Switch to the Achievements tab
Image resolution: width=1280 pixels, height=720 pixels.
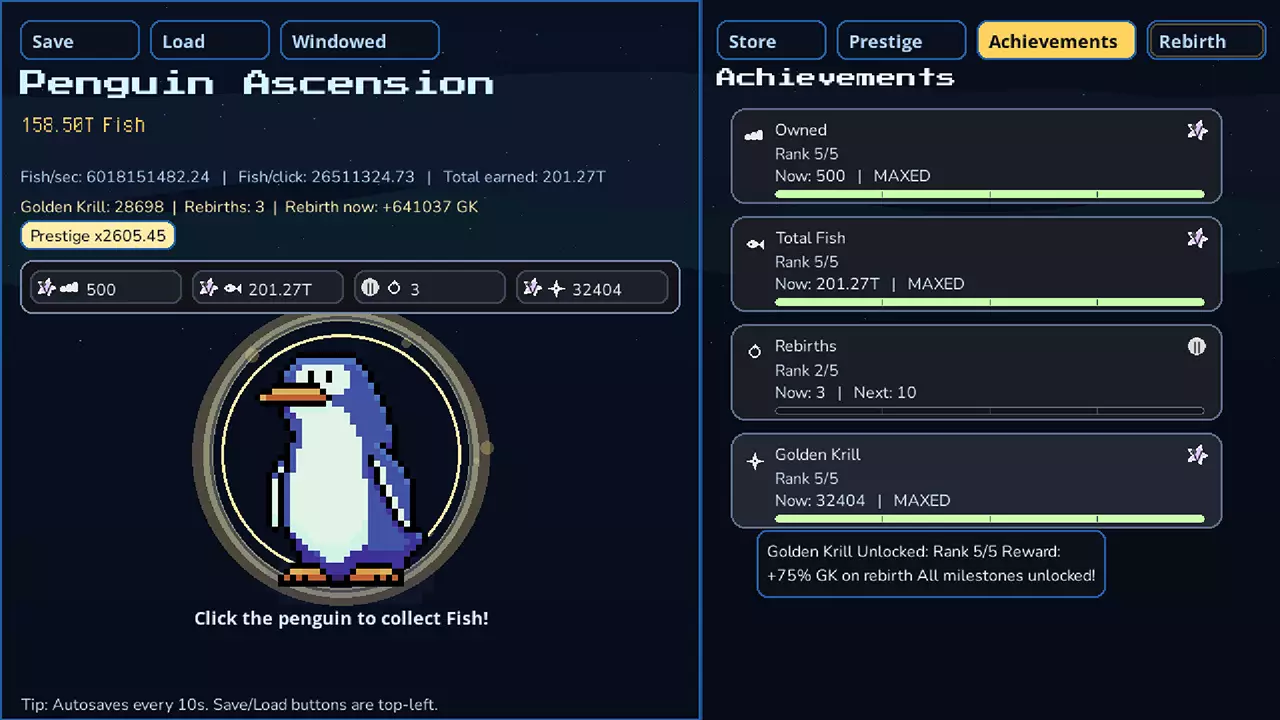tap(1055, 41)
